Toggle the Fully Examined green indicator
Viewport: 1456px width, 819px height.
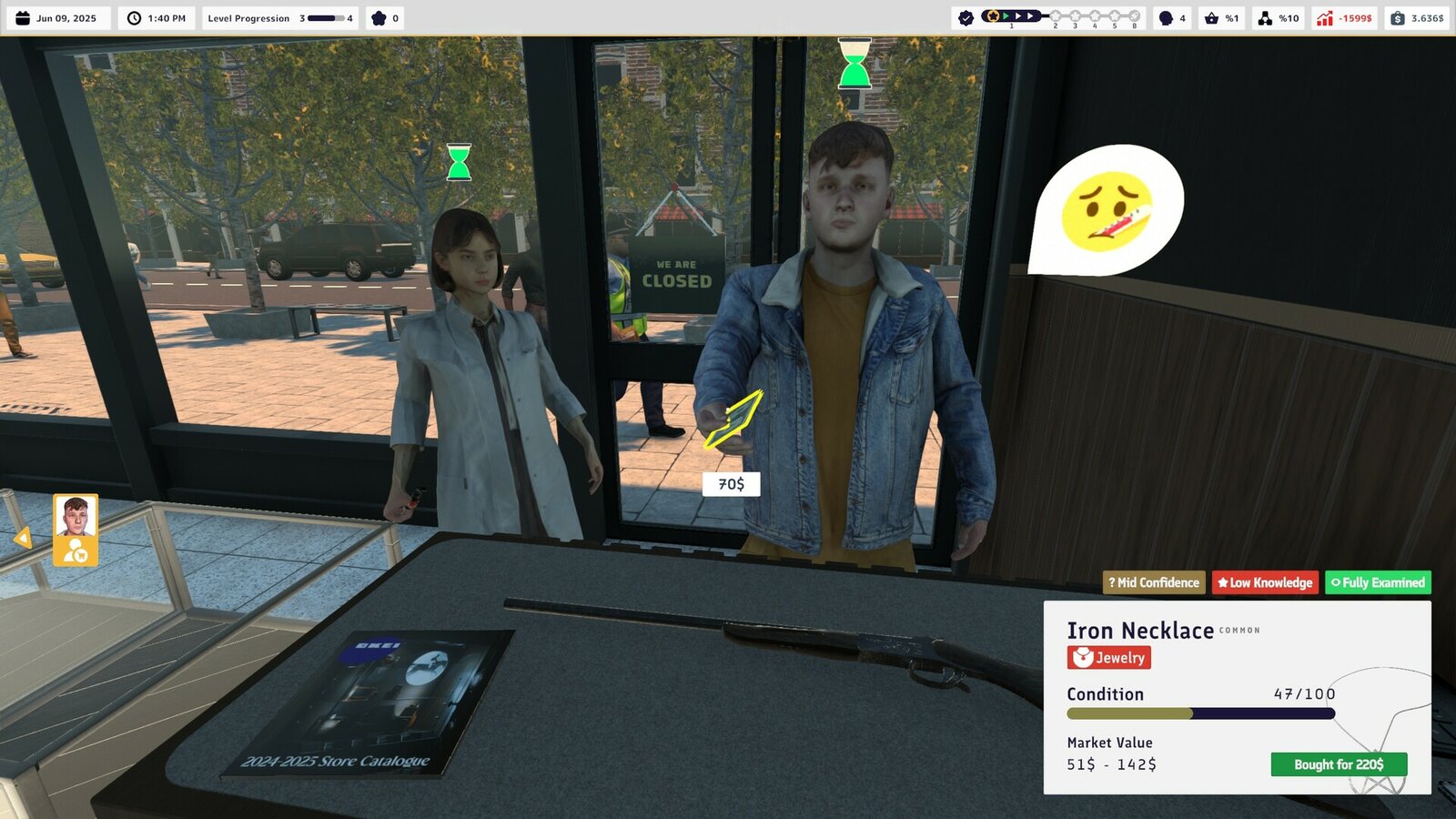1377,582
